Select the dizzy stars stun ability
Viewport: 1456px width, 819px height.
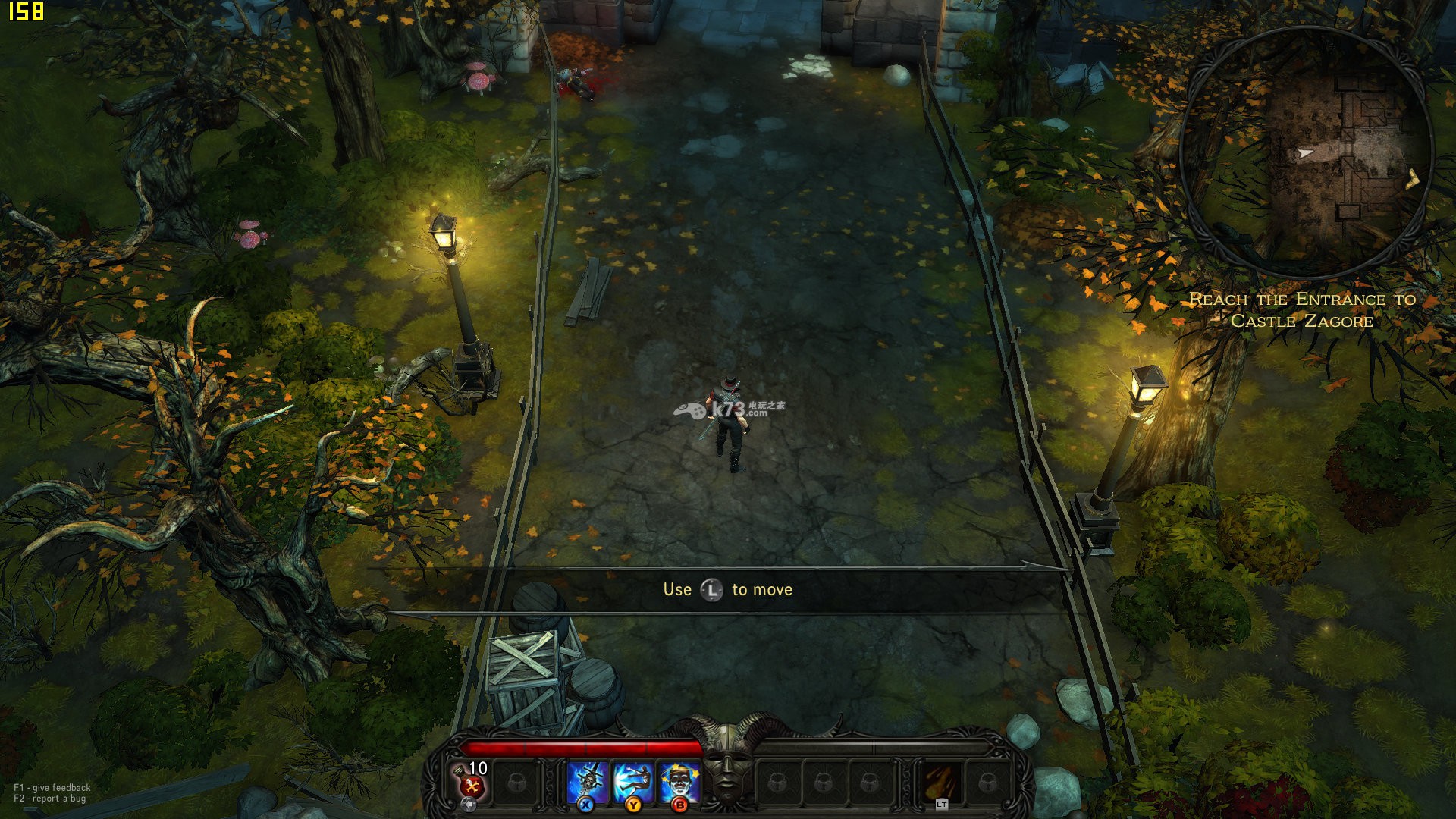coord(679,781)
